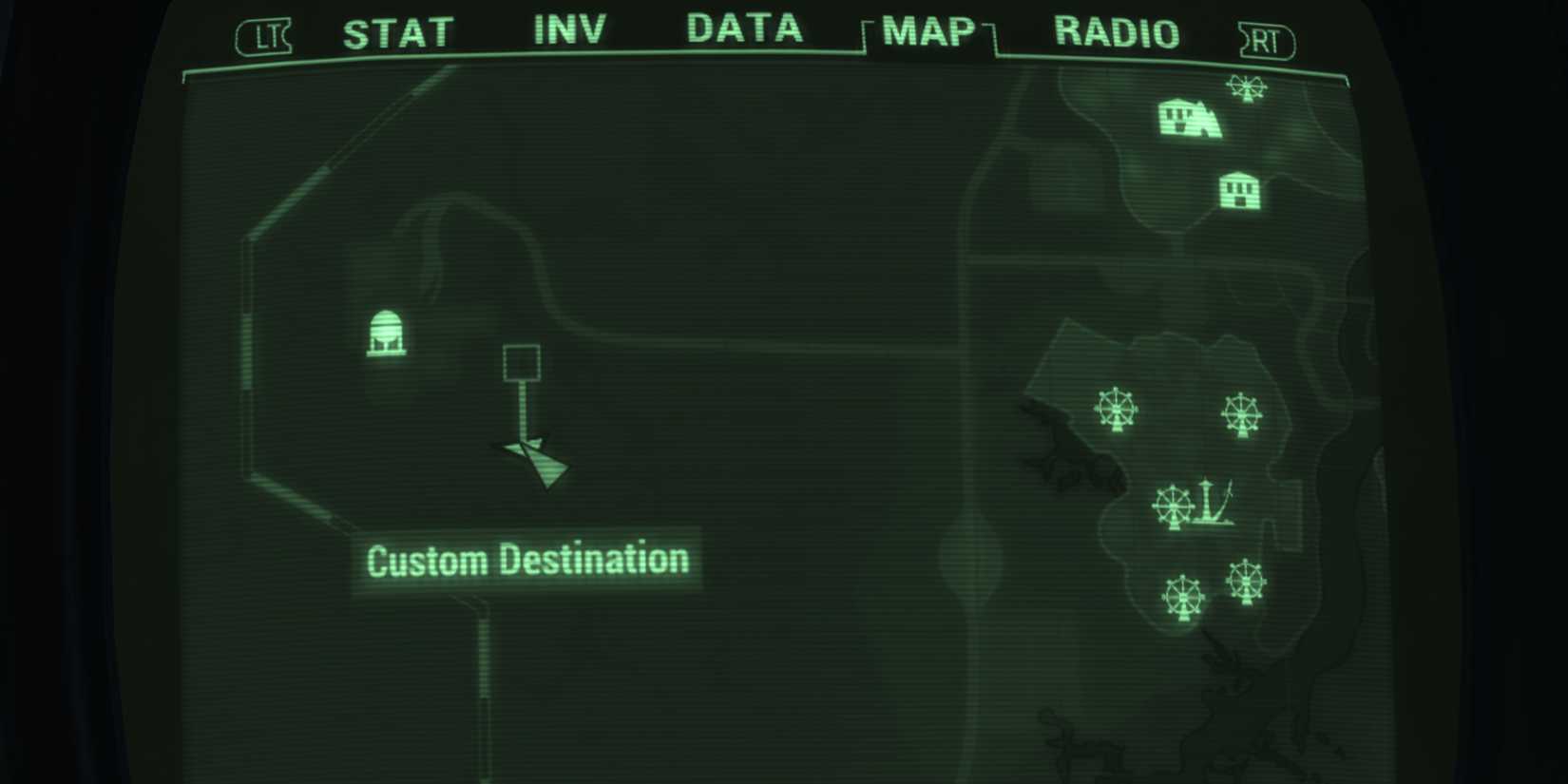Click the ferris wheel beside the shipwreck icon

(x=1175, y=507)
